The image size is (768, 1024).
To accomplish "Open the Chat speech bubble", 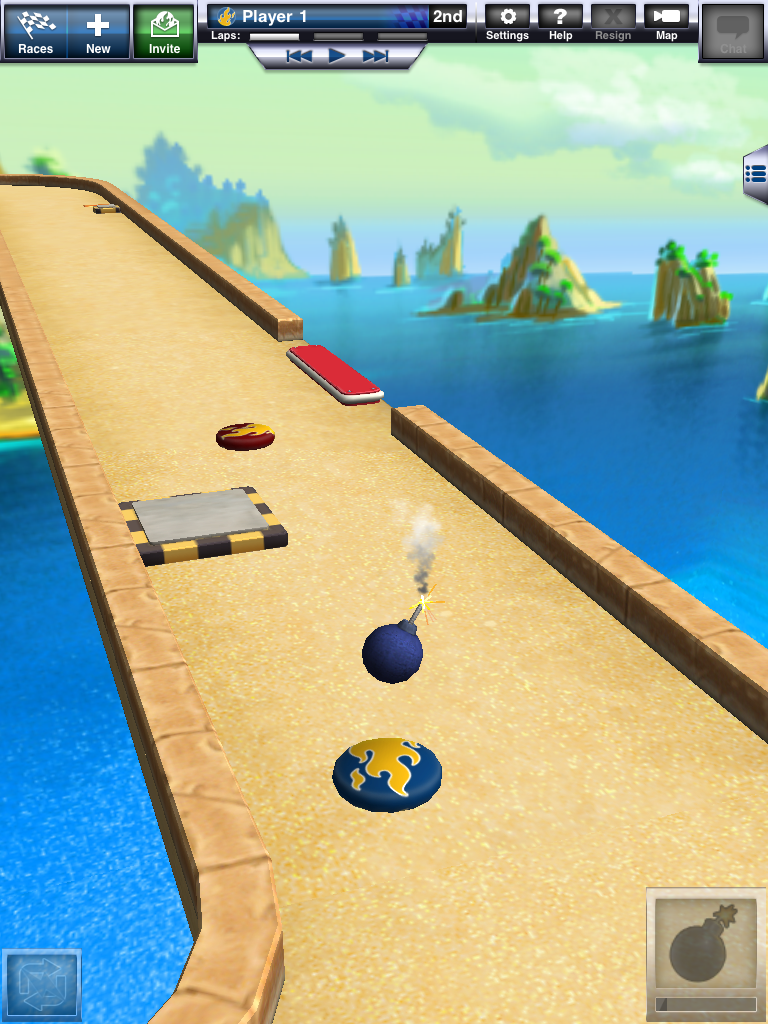I will (733, 32).
